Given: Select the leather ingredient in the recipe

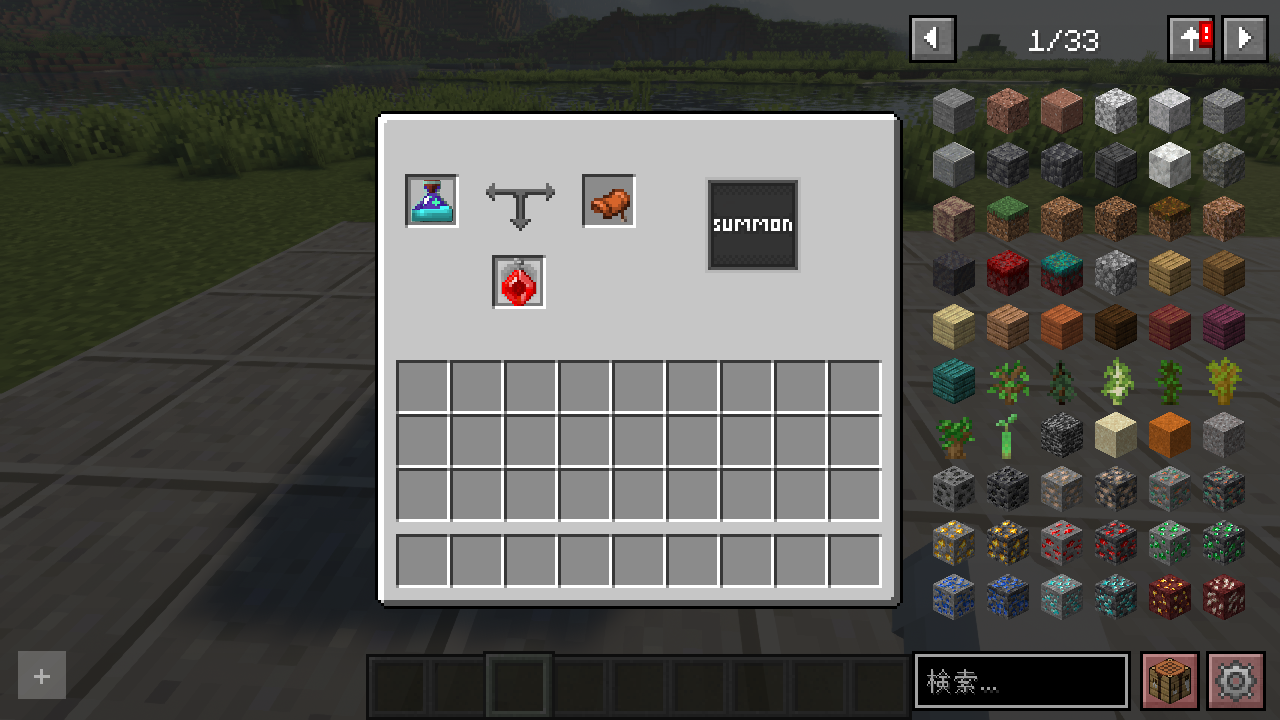Looking at the screenshot, I should click(x=608, y=200).
